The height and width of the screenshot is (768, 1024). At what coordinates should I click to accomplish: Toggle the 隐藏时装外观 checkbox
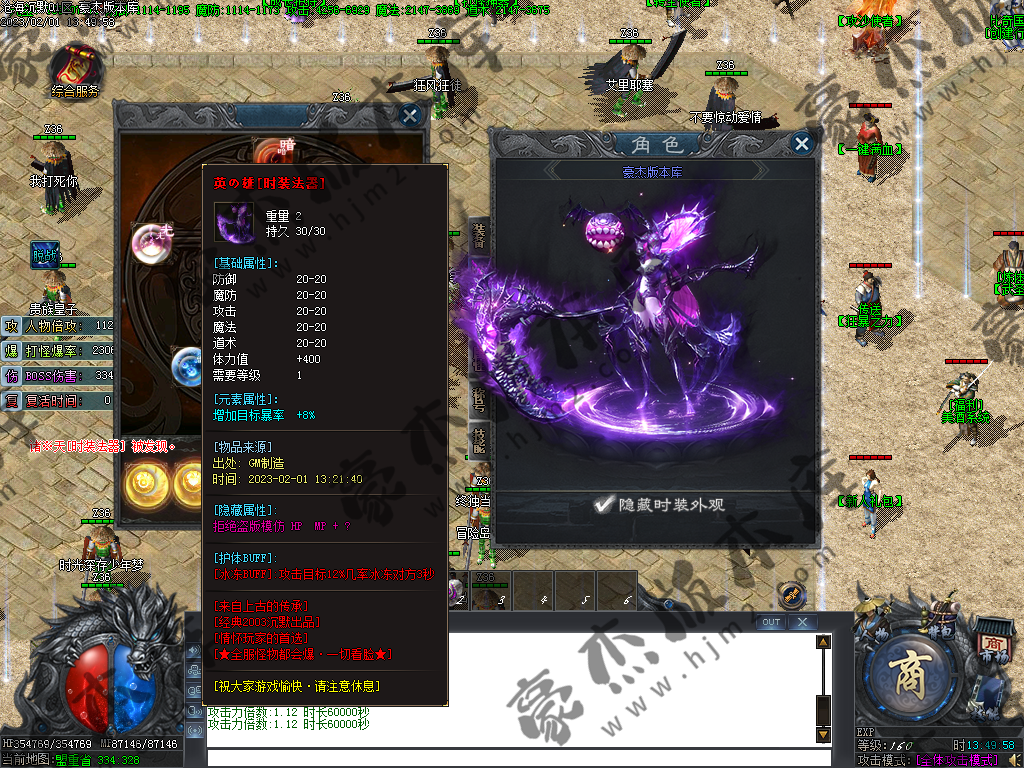click(x=603, y=505)
